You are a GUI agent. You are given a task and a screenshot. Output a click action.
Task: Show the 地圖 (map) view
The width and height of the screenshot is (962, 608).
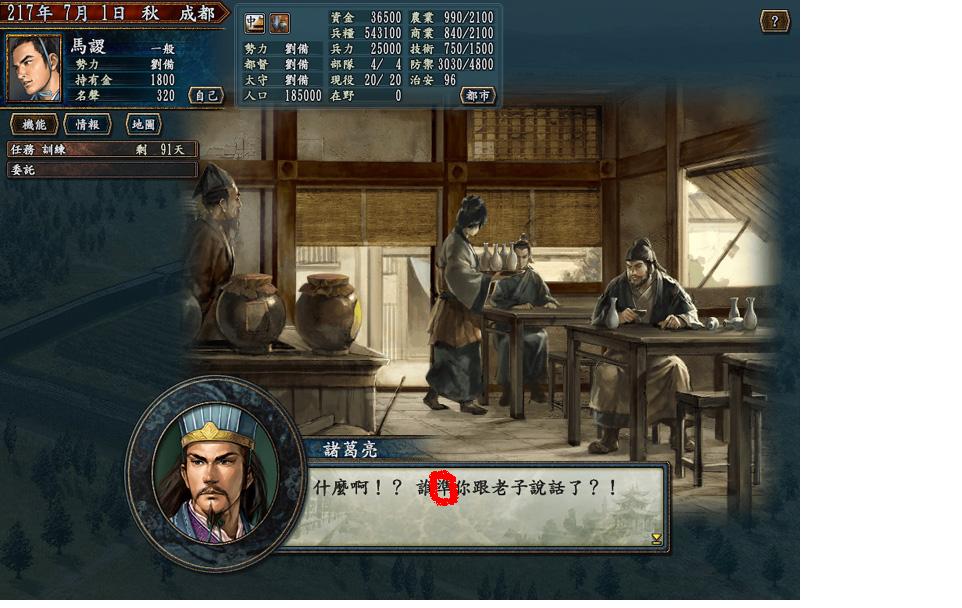[144, 125]
